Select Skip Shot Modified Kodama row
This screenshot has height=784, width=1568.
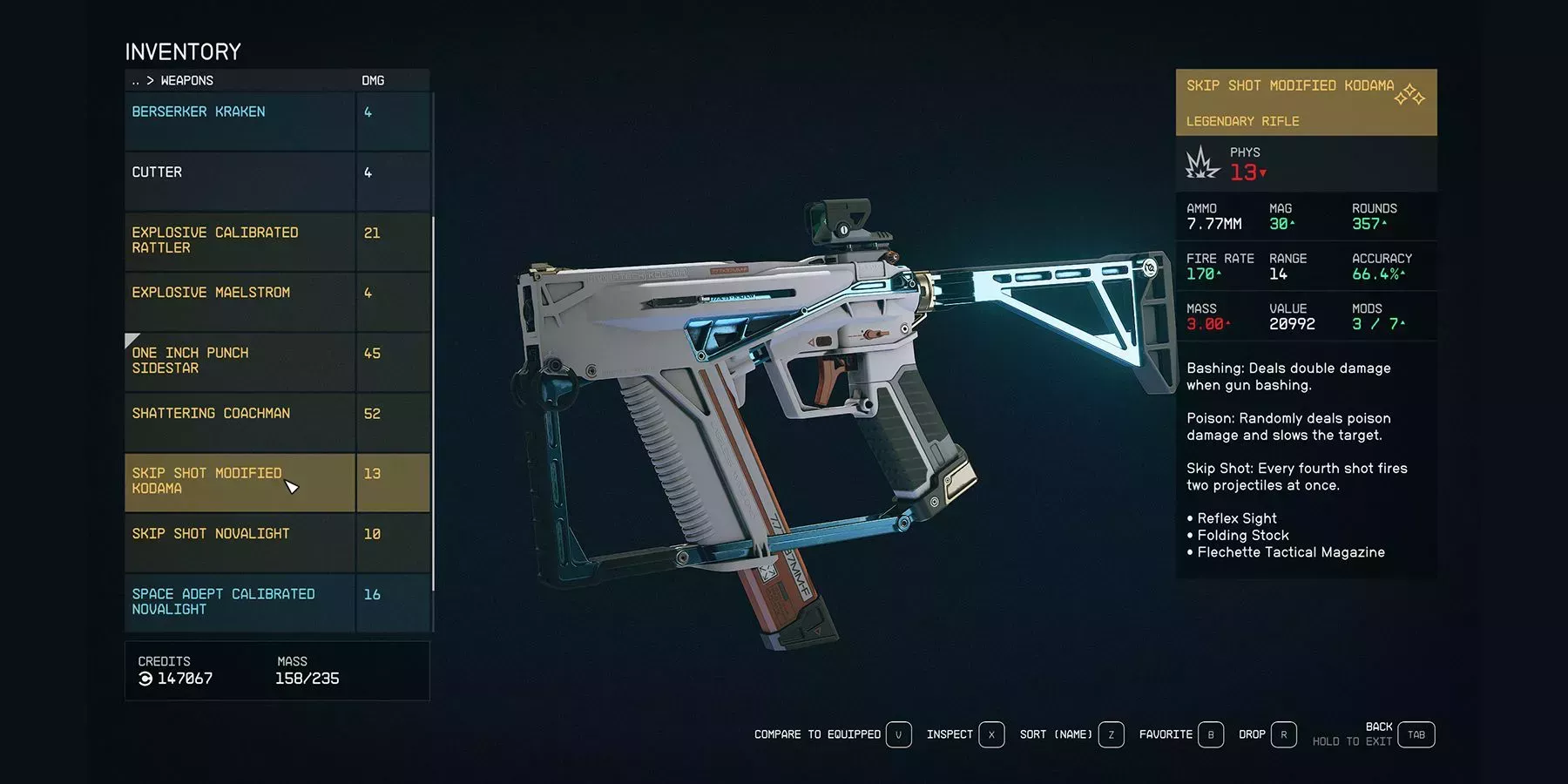(x=240, y=482)
